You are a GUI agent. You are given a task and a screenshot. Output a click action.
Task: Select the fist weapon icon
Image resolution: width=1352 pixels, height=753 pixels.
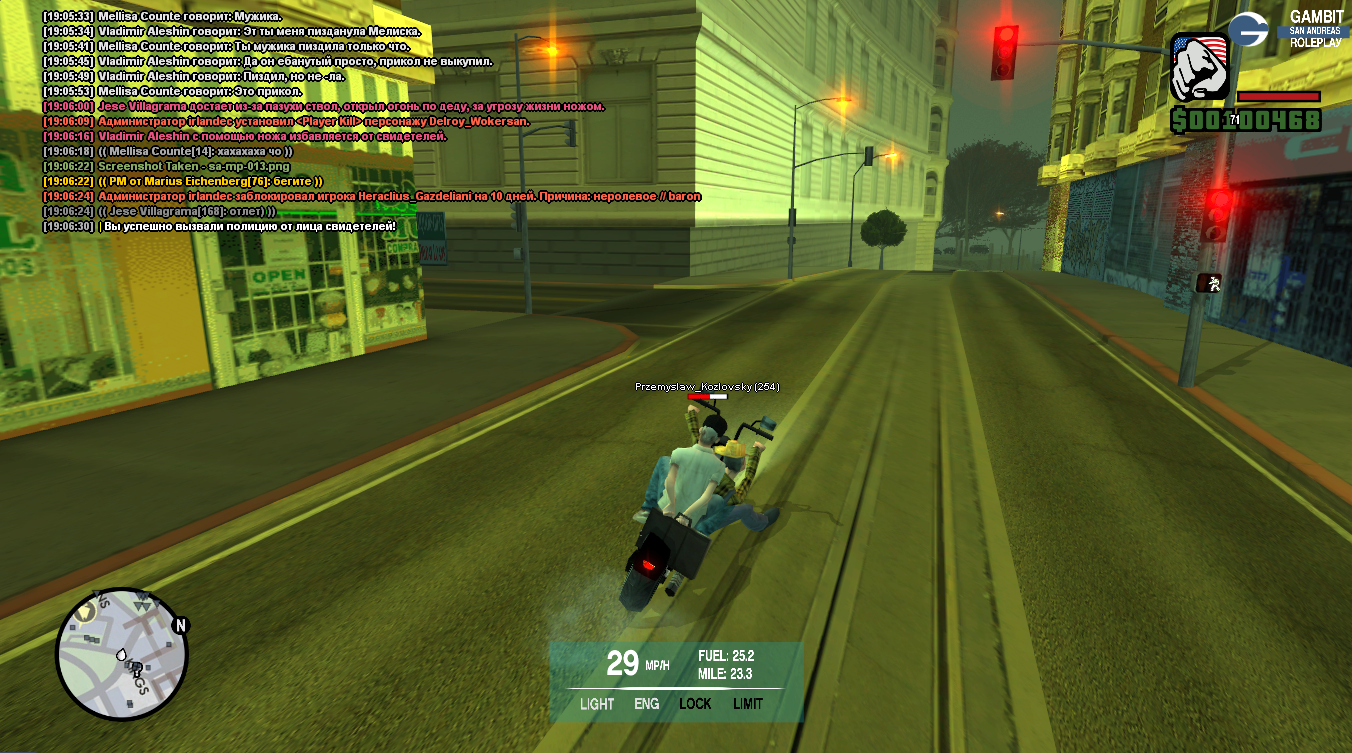point(1199,66)
